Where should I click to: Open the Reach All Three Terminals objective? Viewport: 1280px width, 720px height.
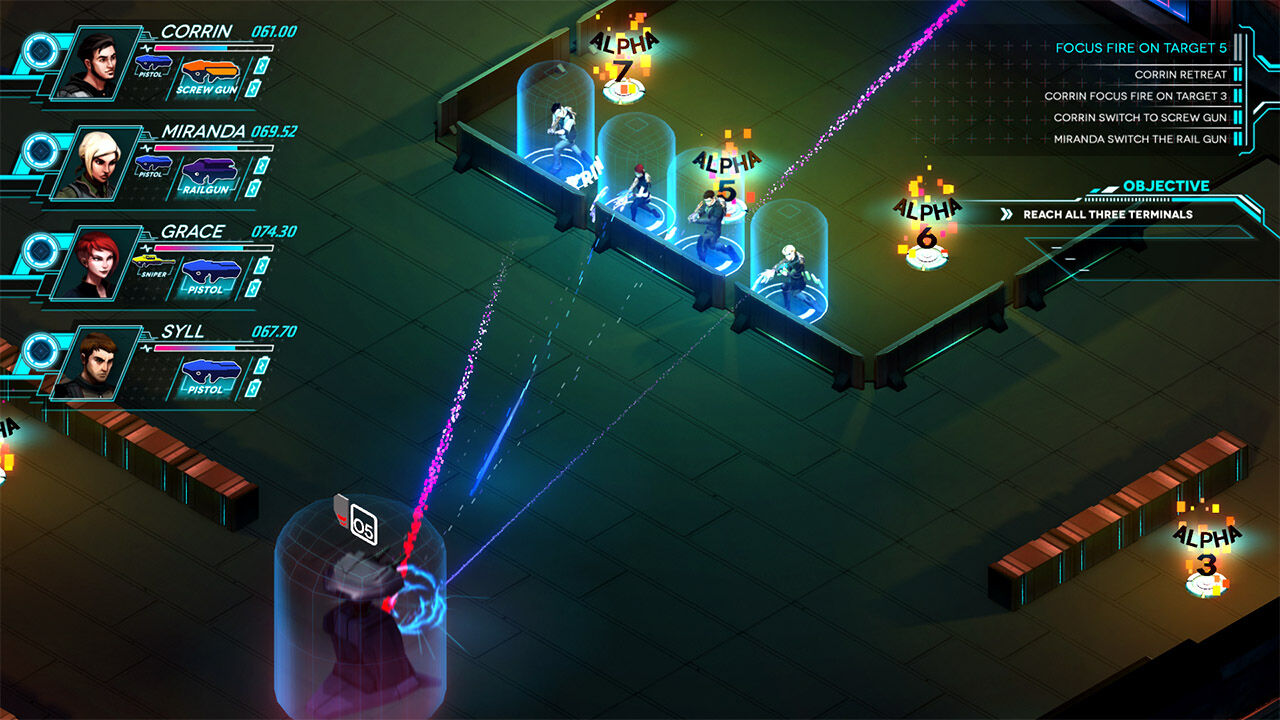[1107, 214]
